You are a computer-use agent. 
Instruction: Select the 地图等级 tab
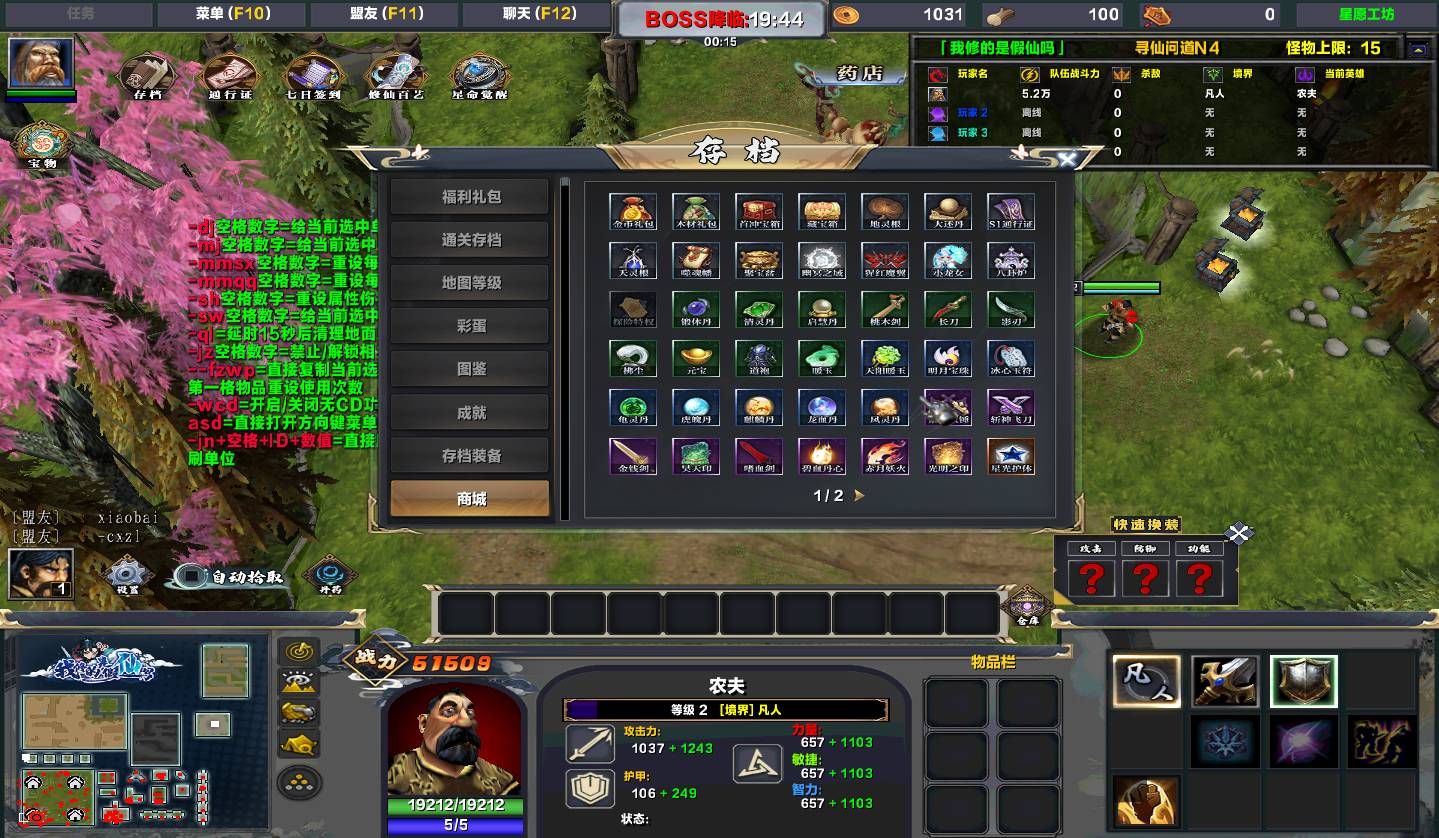coord(470,283)
